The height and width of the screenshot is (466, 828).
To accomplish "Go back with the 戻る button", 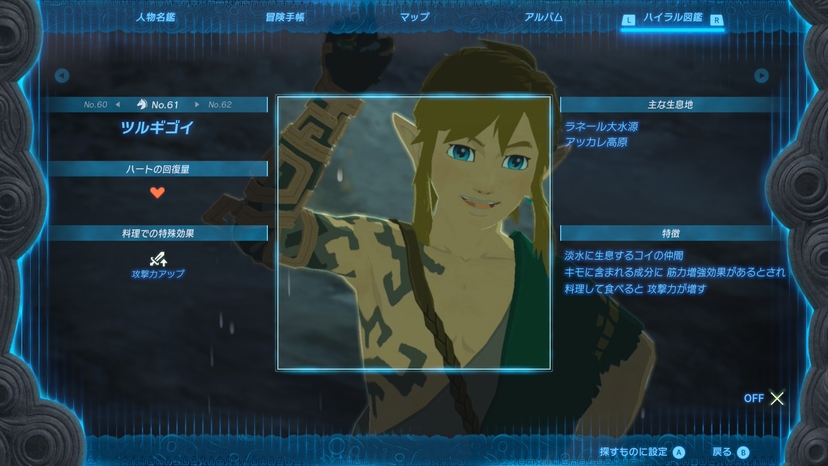I will click(x=730, y=452).
